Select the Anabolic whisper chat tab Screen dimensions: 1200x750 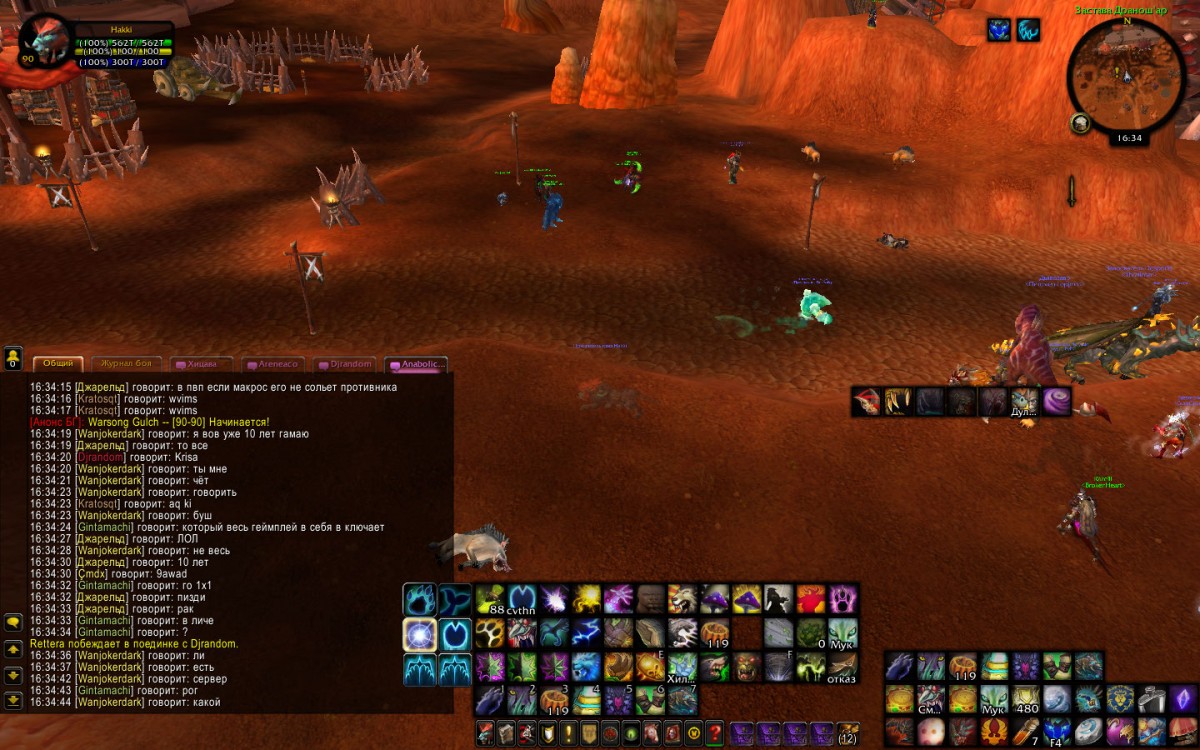tap(416, 365)
